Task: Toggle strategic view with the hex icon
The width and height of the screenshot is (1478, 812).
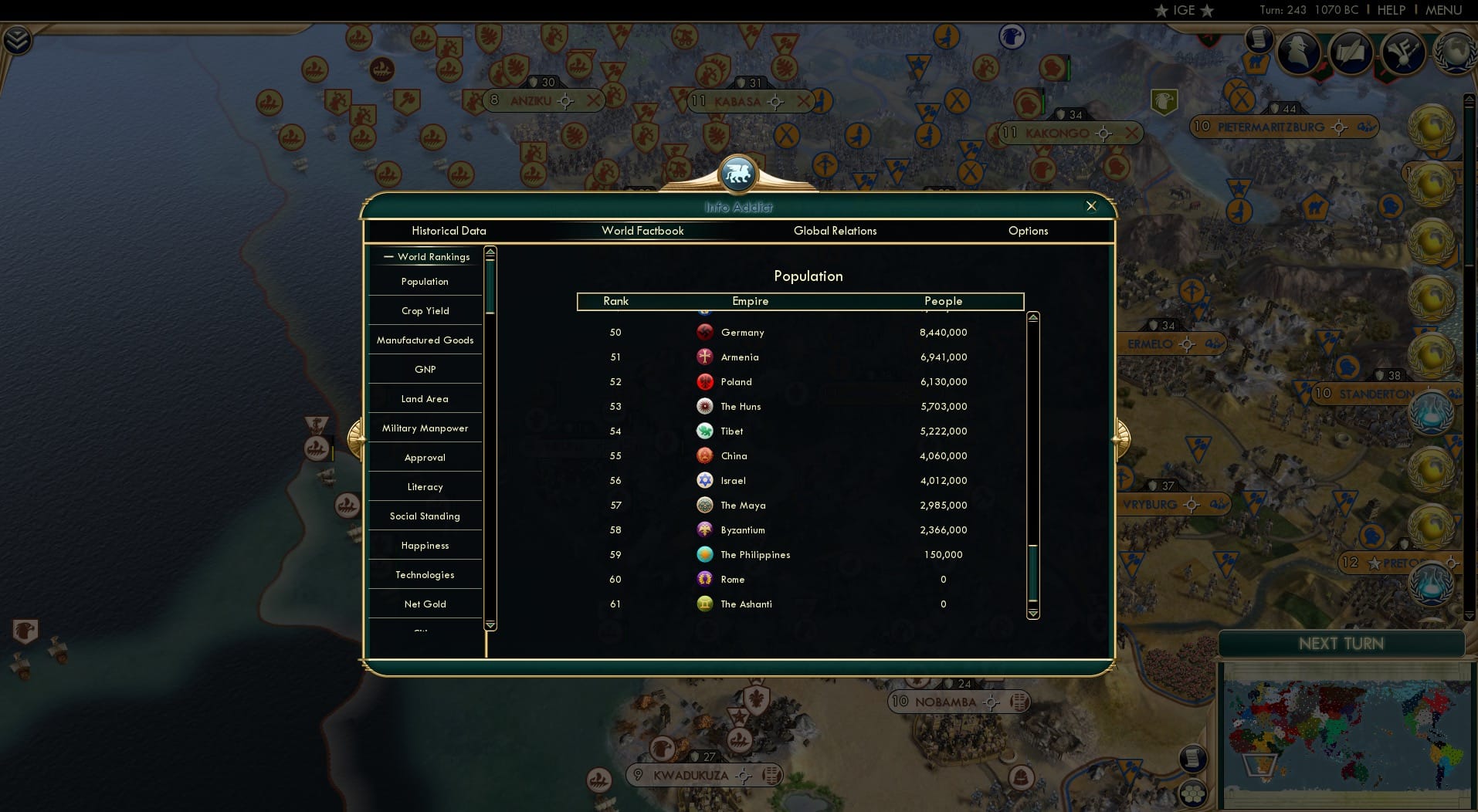Action: [x=1194, y=793]
